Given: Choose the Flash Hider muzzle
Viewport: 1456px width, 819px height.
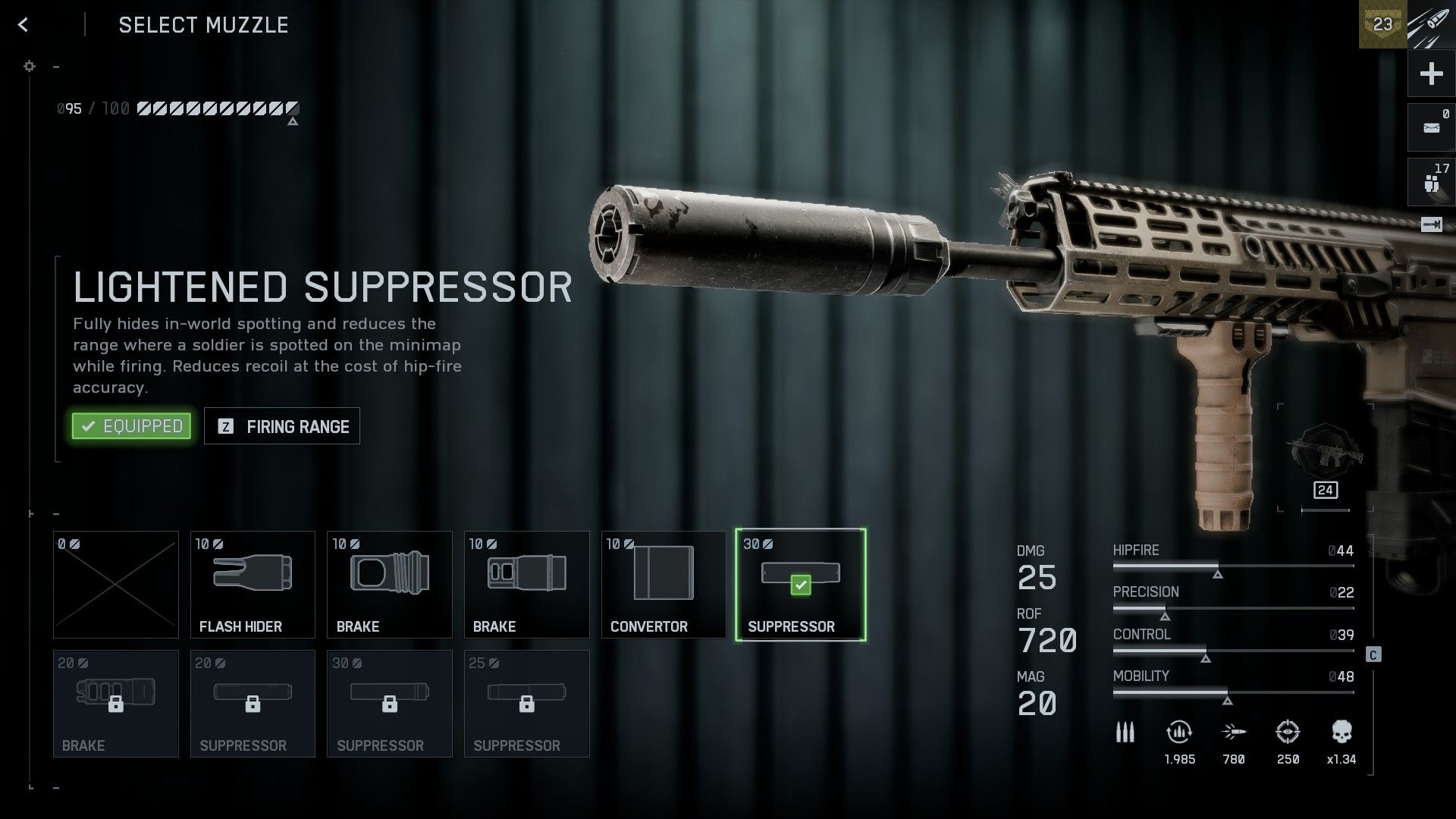Looking at the screenshot, I should click(x=253, y=584).
